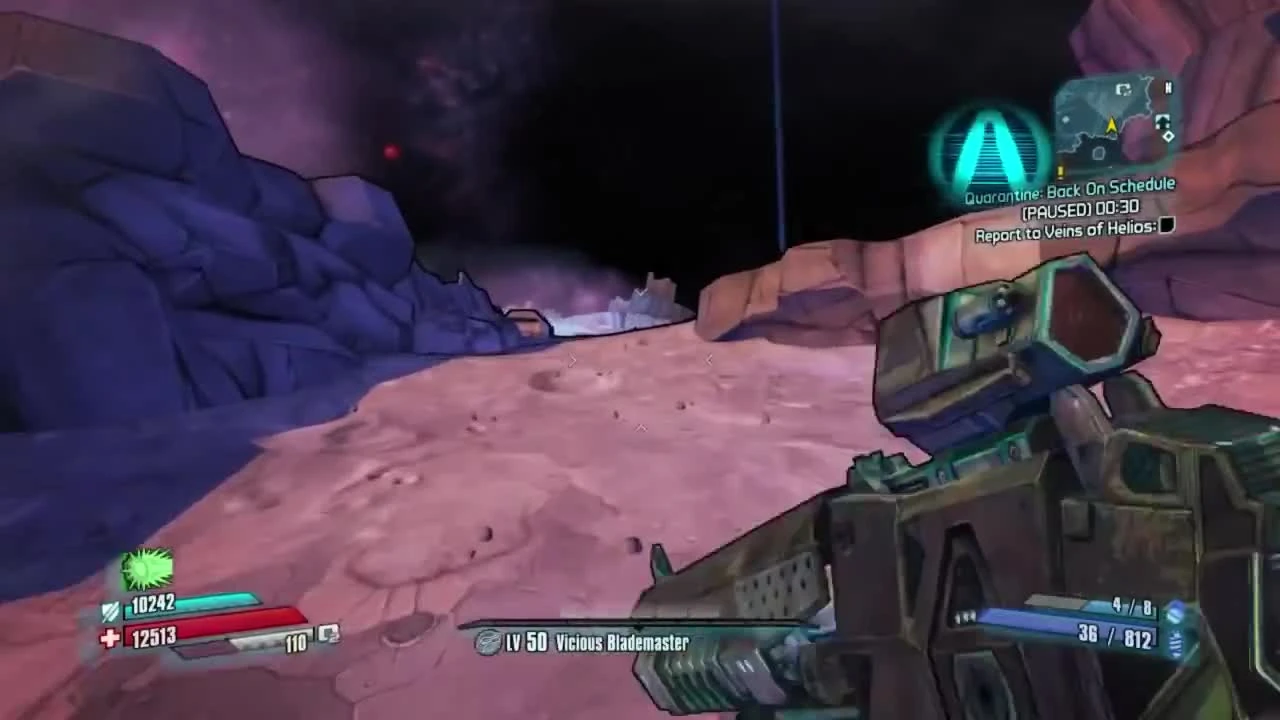This screenshot has width=1280, height=720.
Task: Expand the left compass chevron near the crosshair
Action: coord(573,360)
